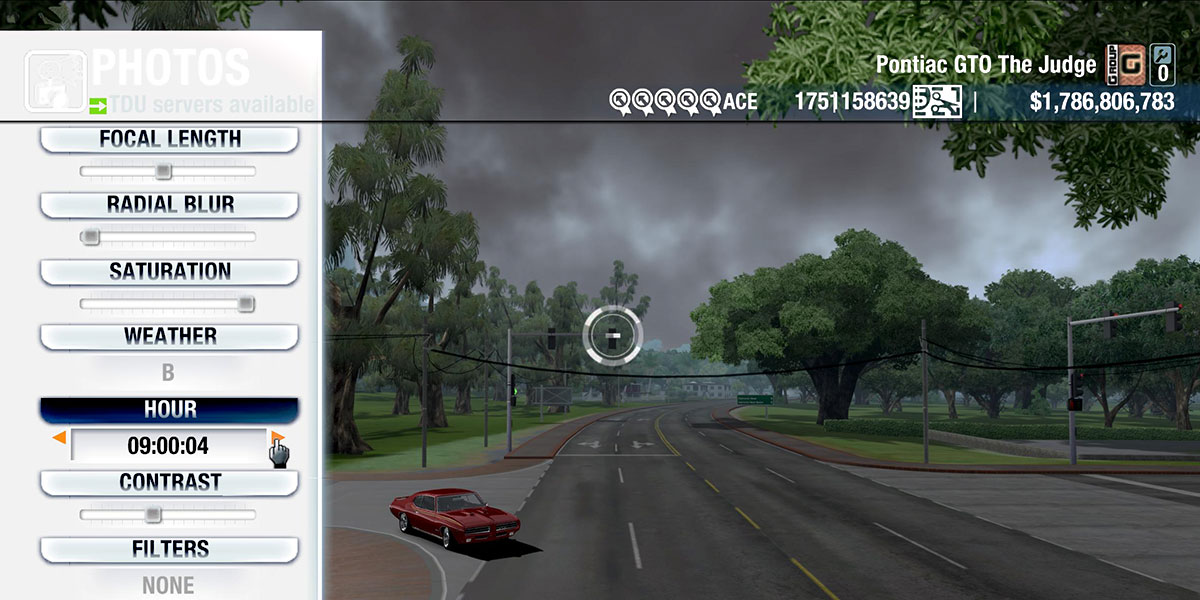Click the Photos camera icon
The image size is (1200, 600).
(x=55, y=80)
